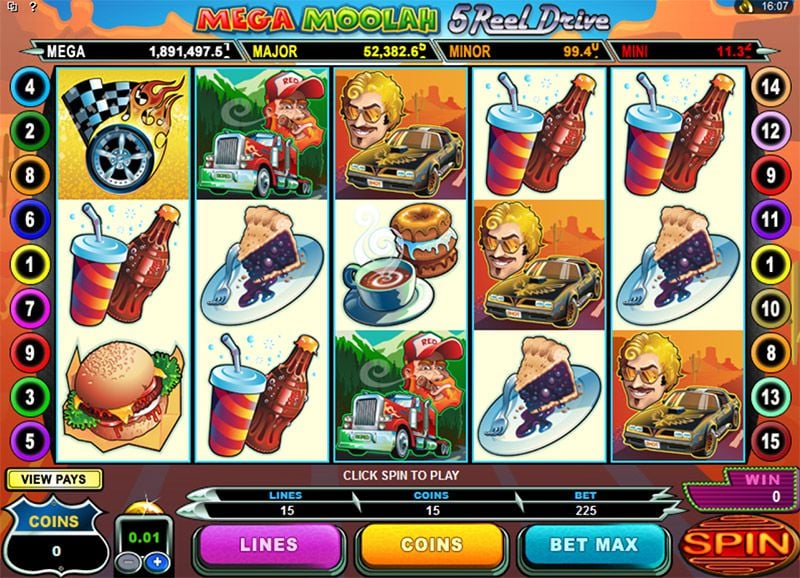The width and height of the screenshot is (800, 578).
Task: Click payline marker number 5
Action: (29, 440)
